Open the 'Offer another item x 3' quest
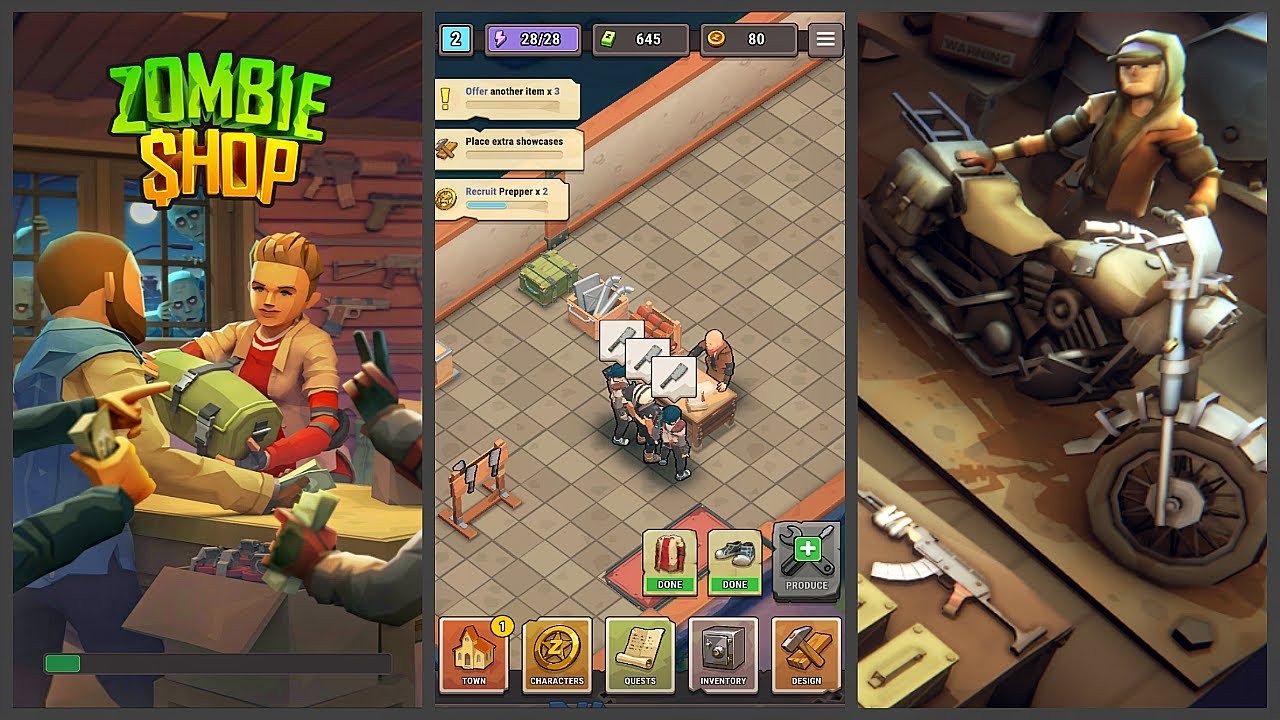The width and height of the screenshot is (1280, 720). pyautogui.click(x=510, y=98)
